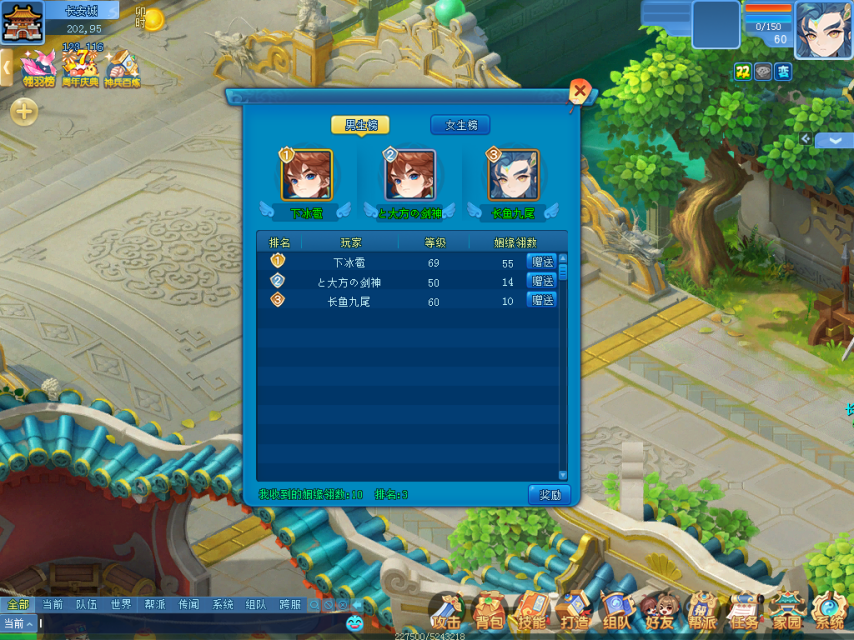Switch to the 女生榜 tab
Viewport: 854px width, 640px height.
coord(460,125)
